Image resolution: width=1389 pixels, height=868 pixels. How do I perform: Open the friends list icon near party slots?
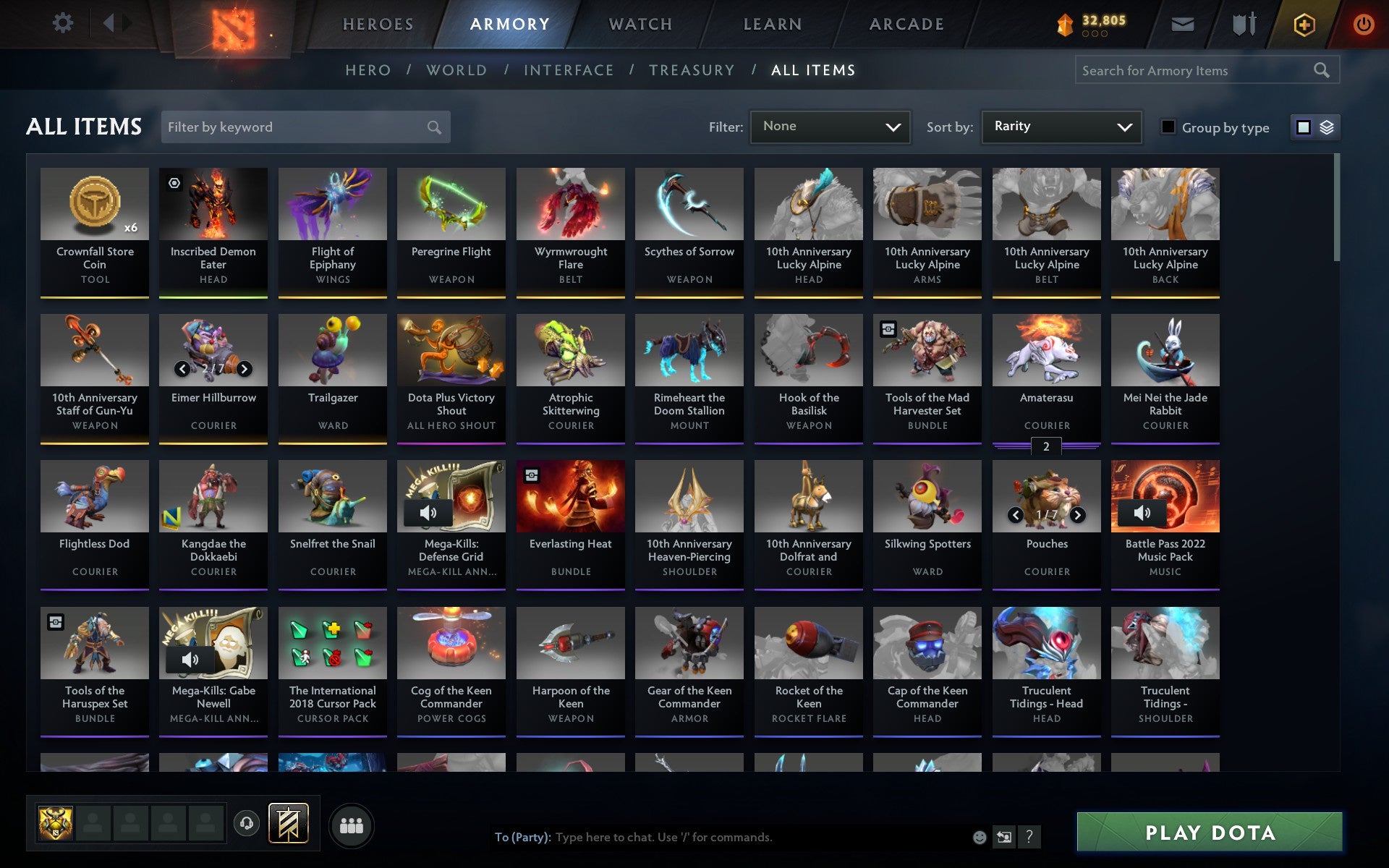[352, 824]
